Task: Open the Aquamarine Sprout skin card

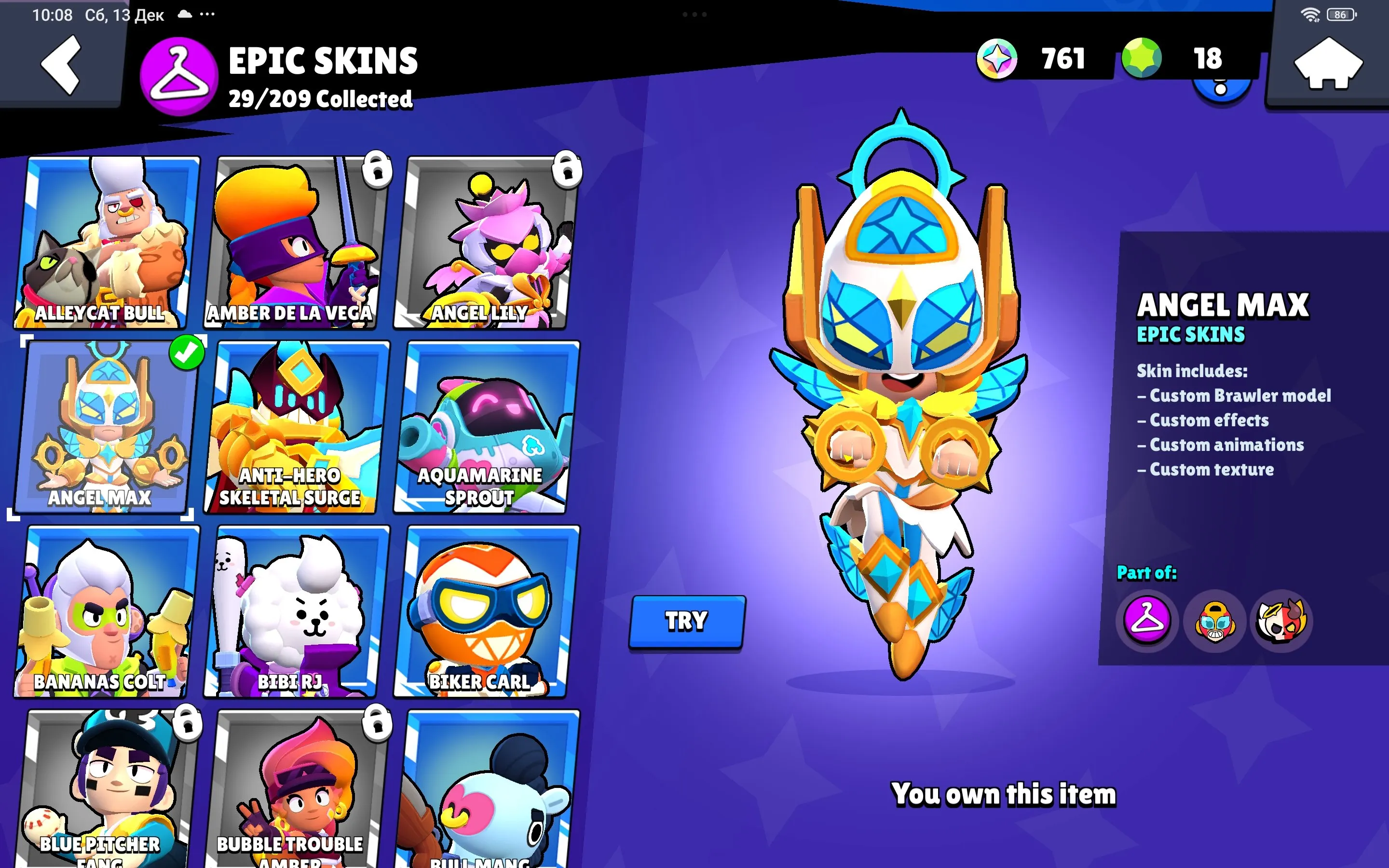Action: (485, 419)
